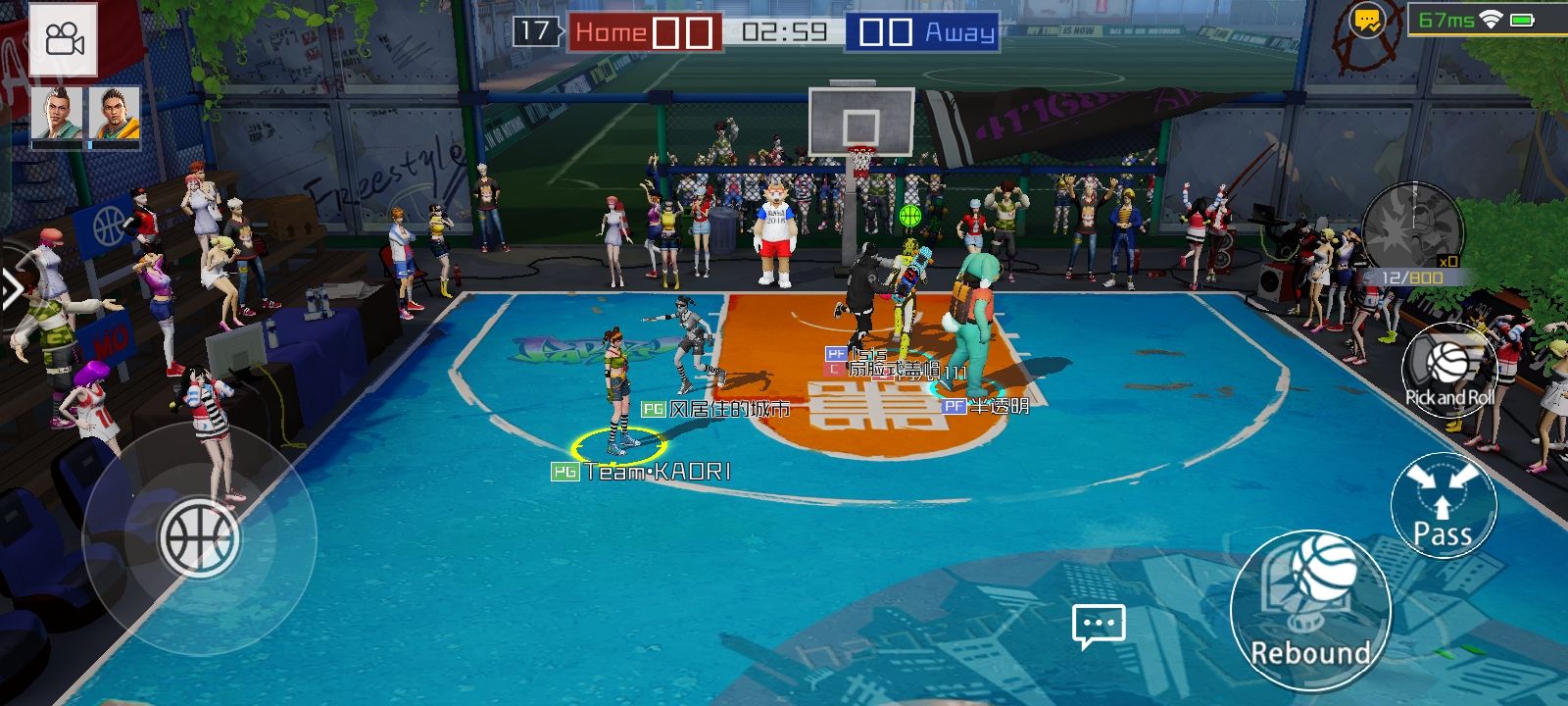Select the 02:59 match timer

[x=784, y=30]
